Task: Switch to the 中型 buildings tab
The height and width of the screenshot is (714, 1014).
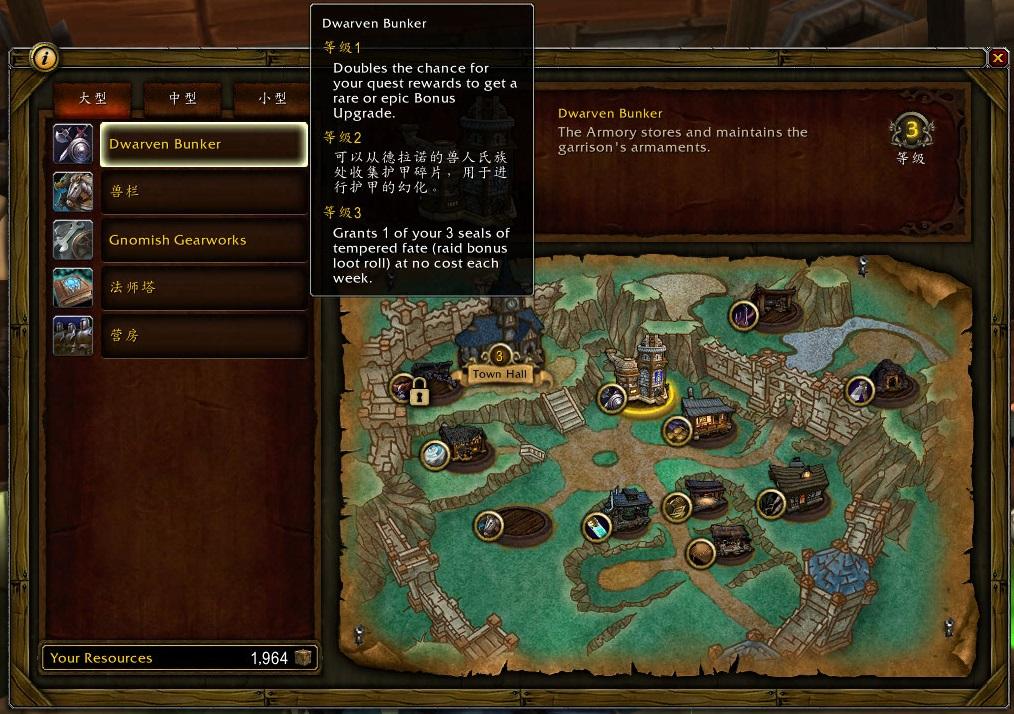Action: click(x=182, y=98)
